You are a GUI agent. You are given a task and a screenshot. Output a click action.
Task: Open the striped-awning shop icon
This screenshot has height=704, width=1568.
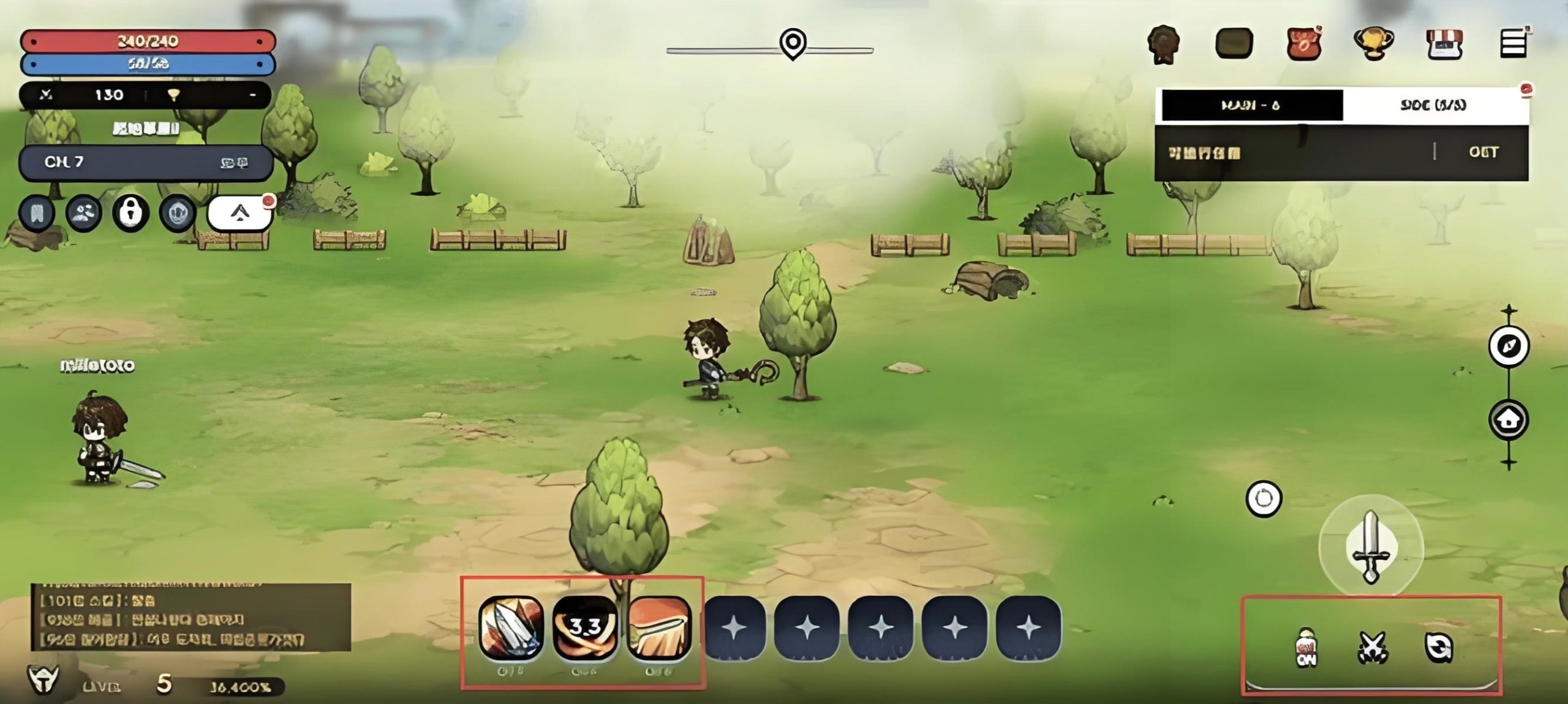1444,44
